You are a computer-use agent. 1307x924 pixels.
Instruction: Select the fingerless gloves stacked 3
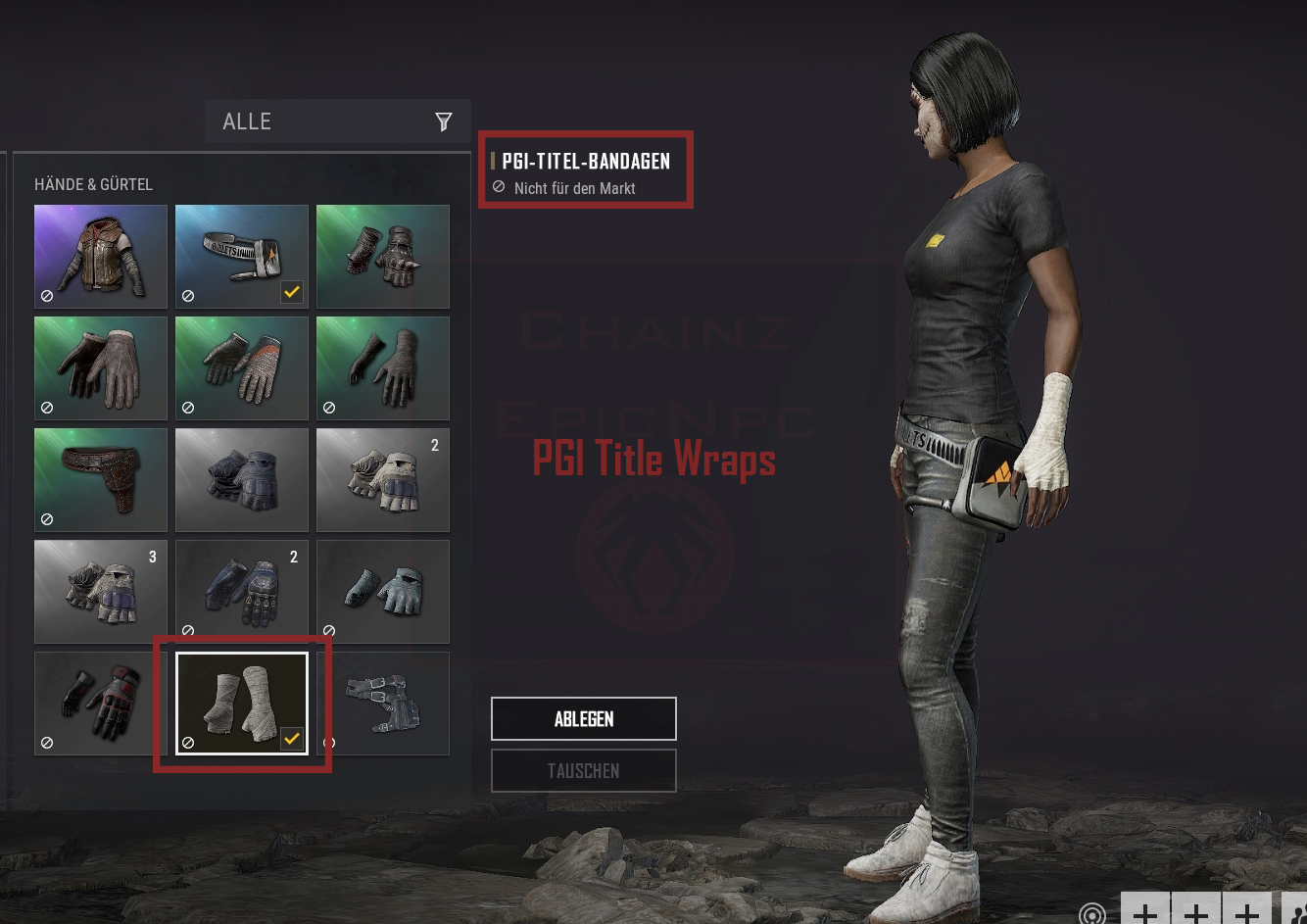point(101,592)
